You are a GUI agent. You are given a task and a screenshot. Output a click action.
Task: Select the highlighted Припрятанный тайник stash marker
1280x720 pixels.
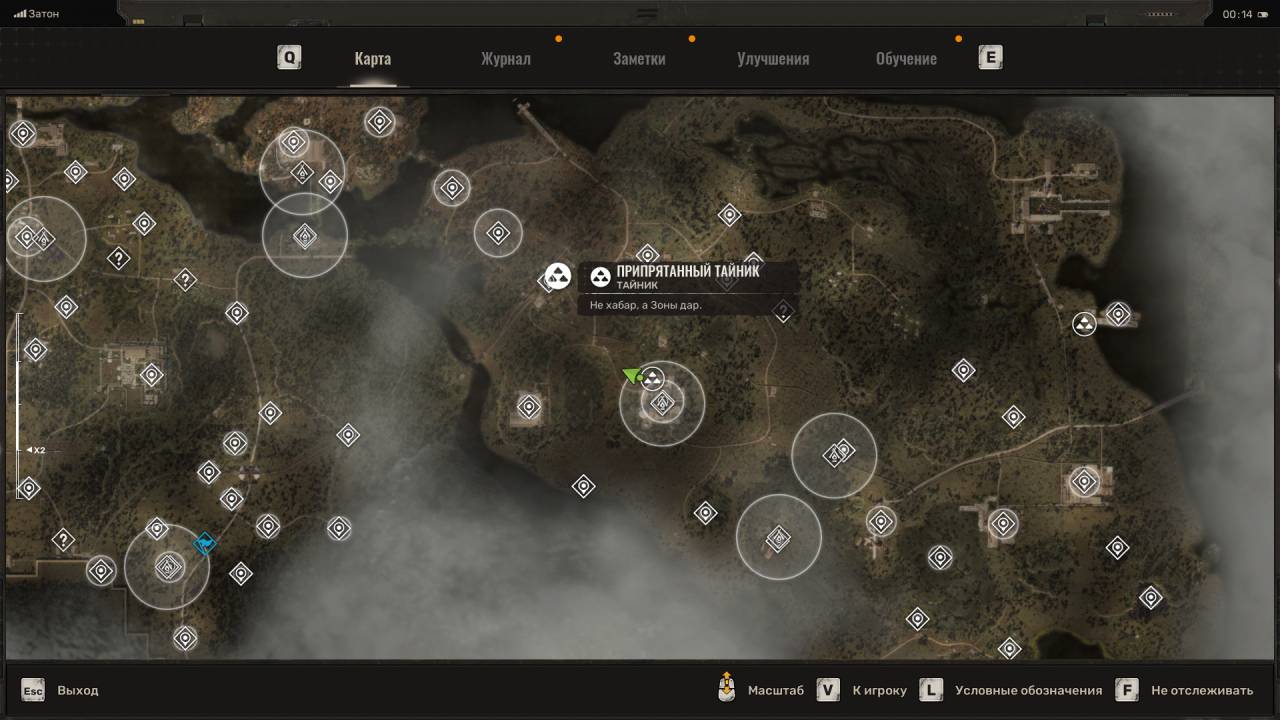pyautogui.click(x=558, y=276)
